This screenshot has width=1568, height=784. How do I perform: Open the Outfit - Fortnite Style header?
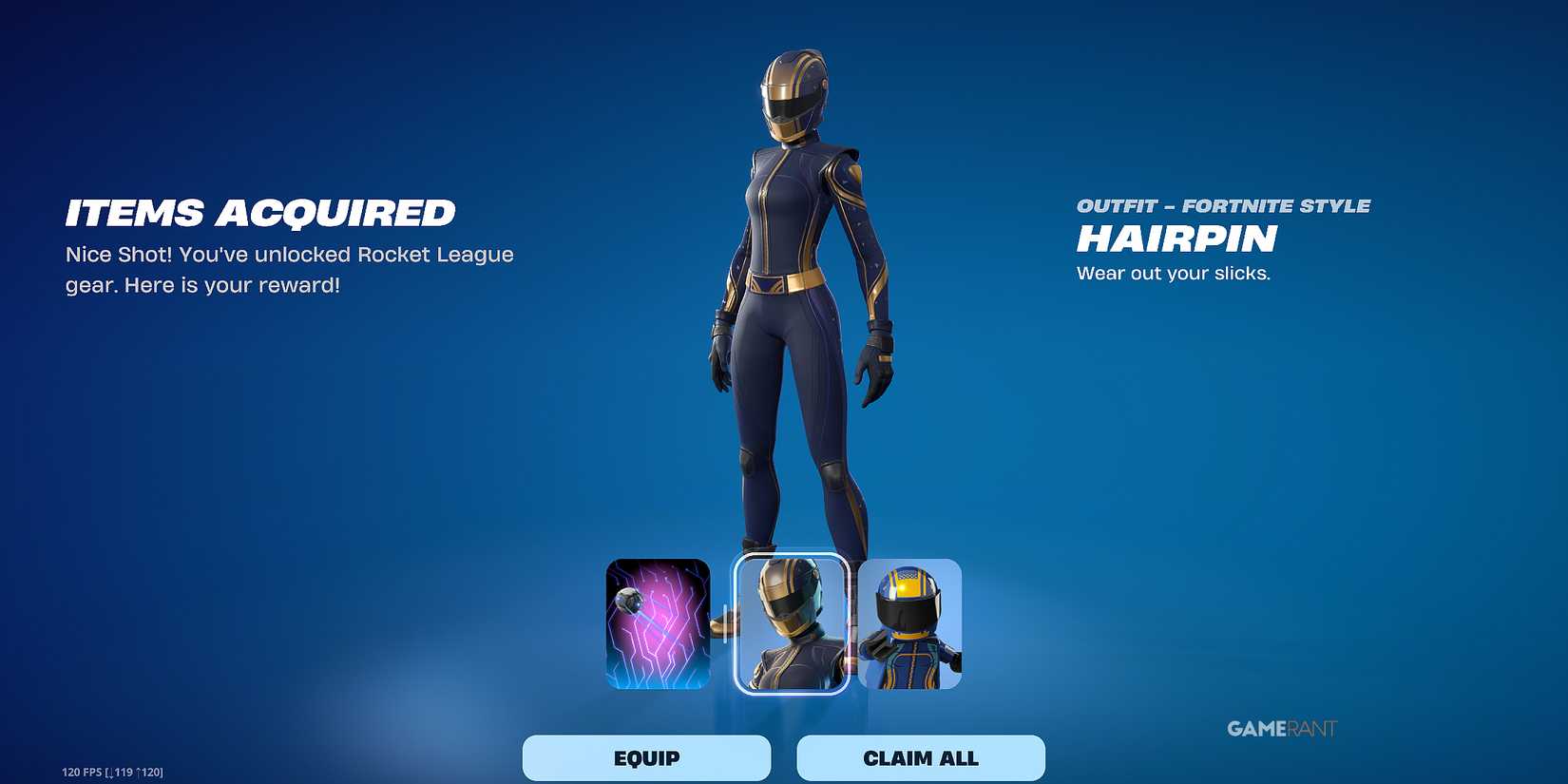(1222, 204)
